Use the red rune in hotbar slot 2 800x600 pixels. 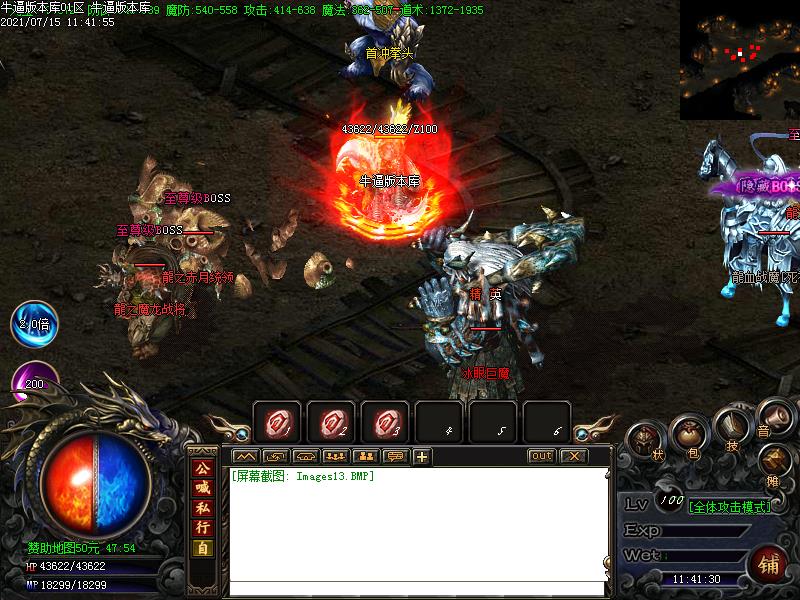click(330, 423)
